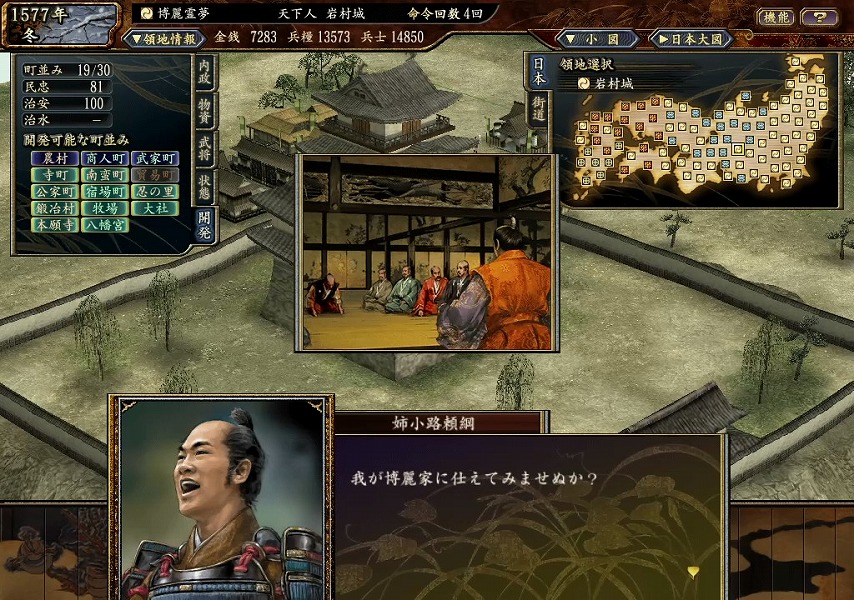This screenshot has width=854, height=600.
Task: Build the 忍の里 ninja village
Action: [x=155, y=192]
